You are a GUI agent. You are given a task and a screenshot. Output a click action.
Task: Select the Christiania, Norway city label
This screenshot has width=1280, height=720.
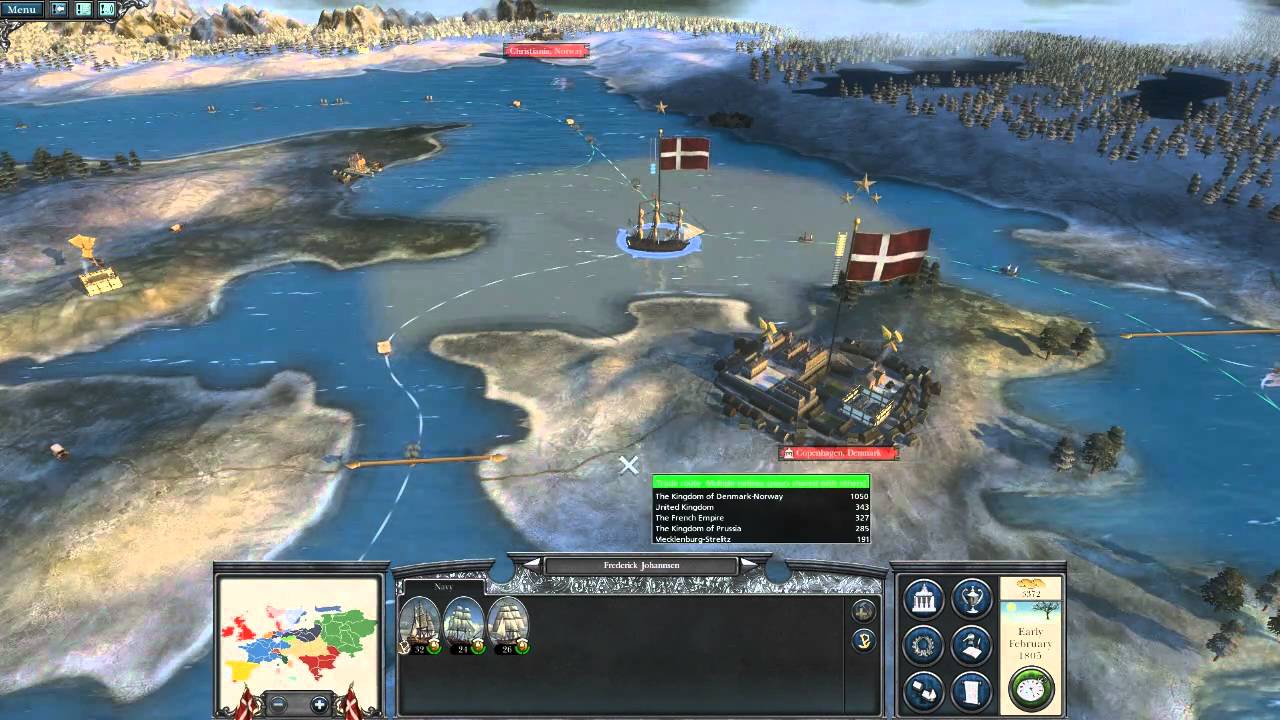(546, 51)
